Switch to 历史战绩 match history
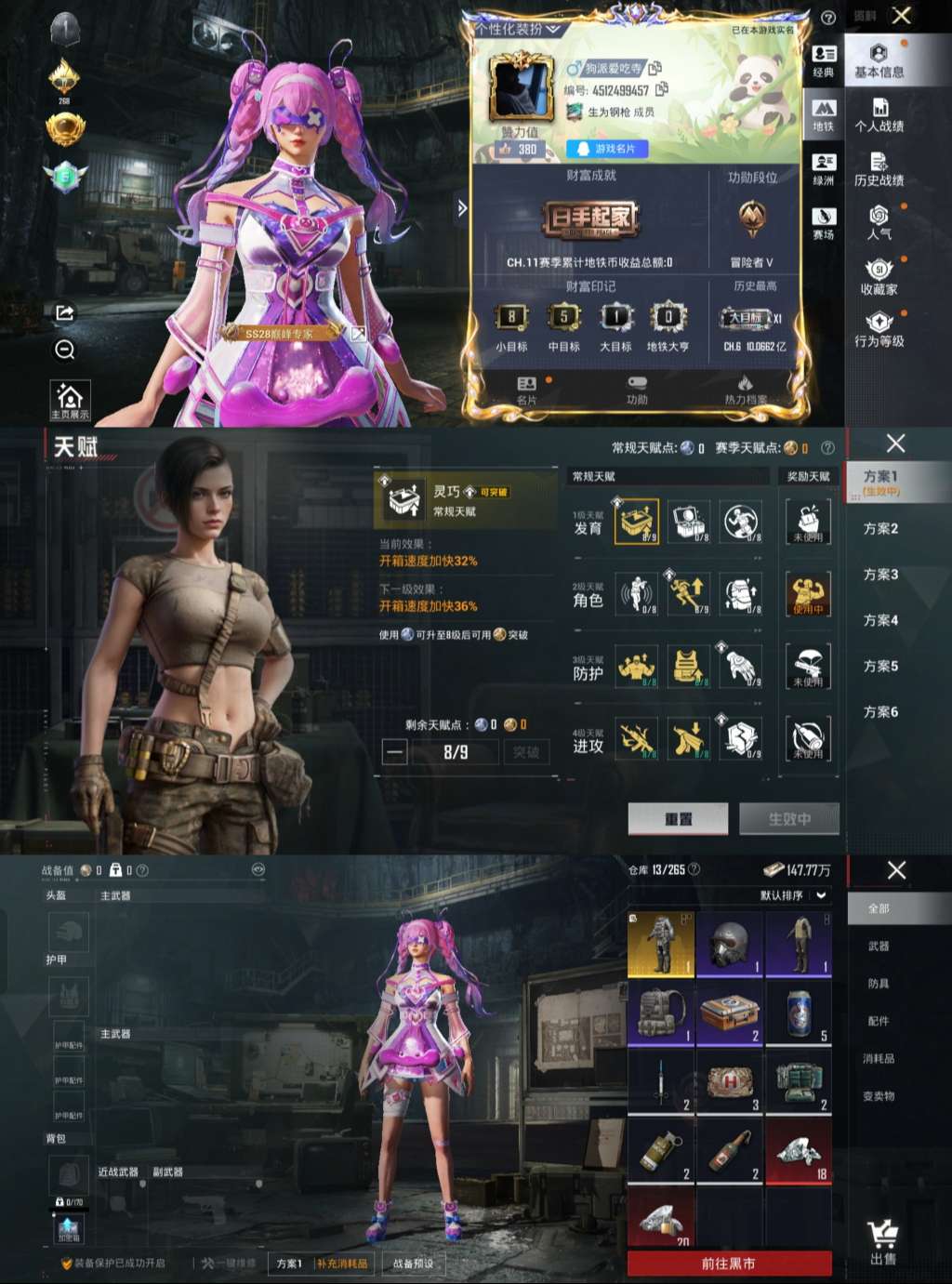The width and height of the screenshot is (952, 1284). 879,169
